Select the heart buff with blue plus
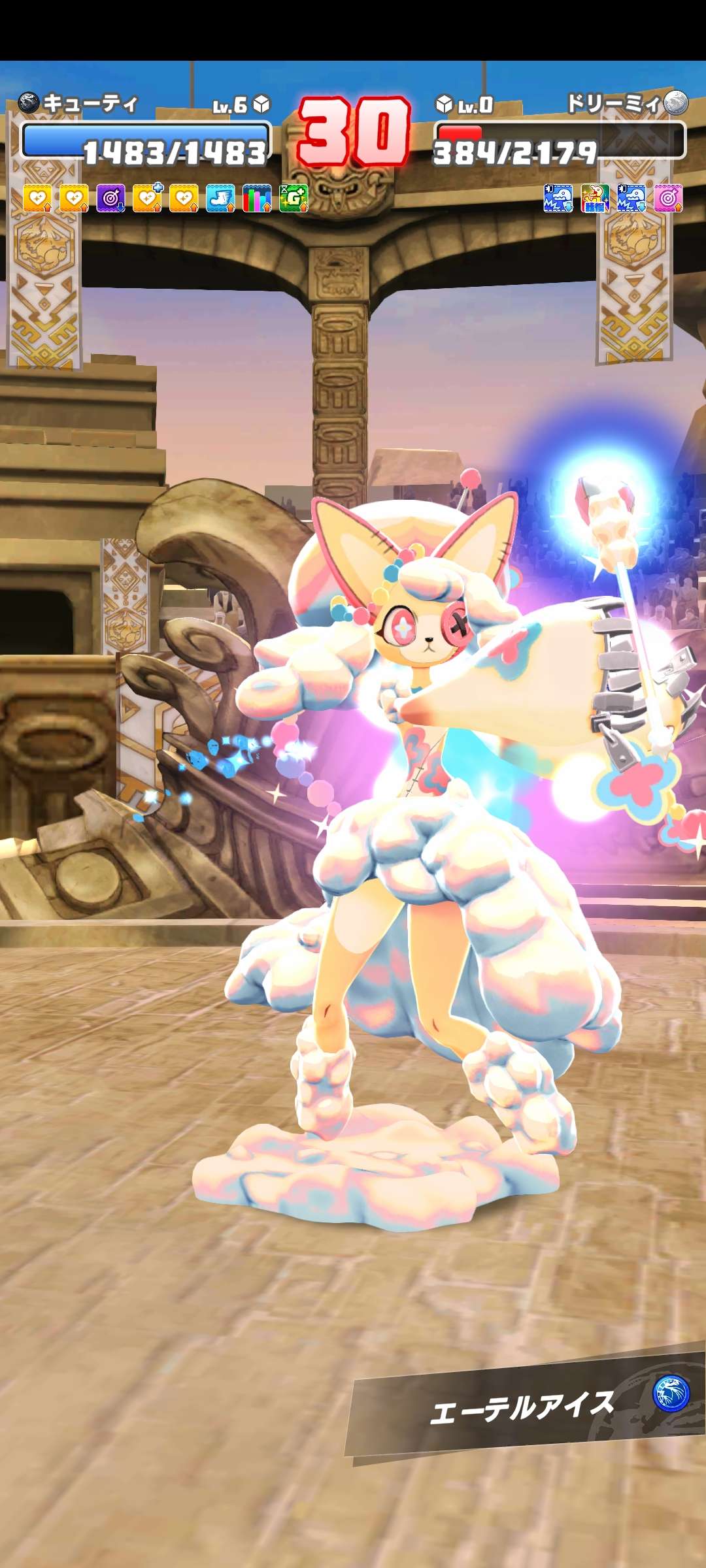Screen dimensions: 706x1568 point(147,198)
